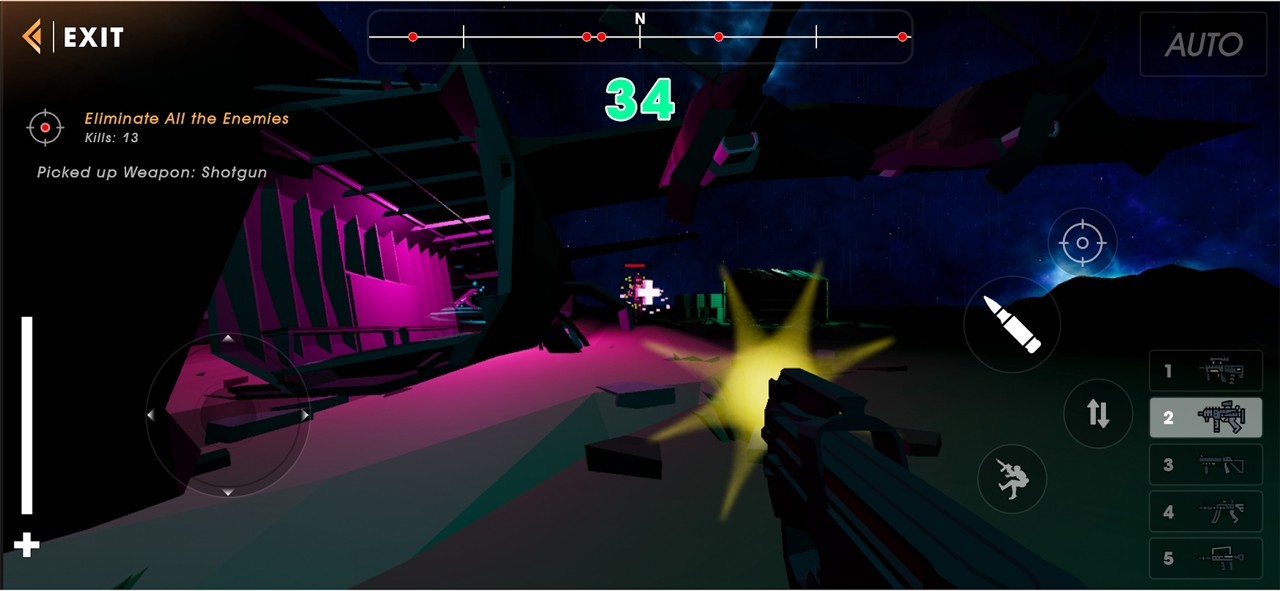Switch to weapon slot 3
This screenshot has height=591, width=1280.
click(x=1205, y=465)
